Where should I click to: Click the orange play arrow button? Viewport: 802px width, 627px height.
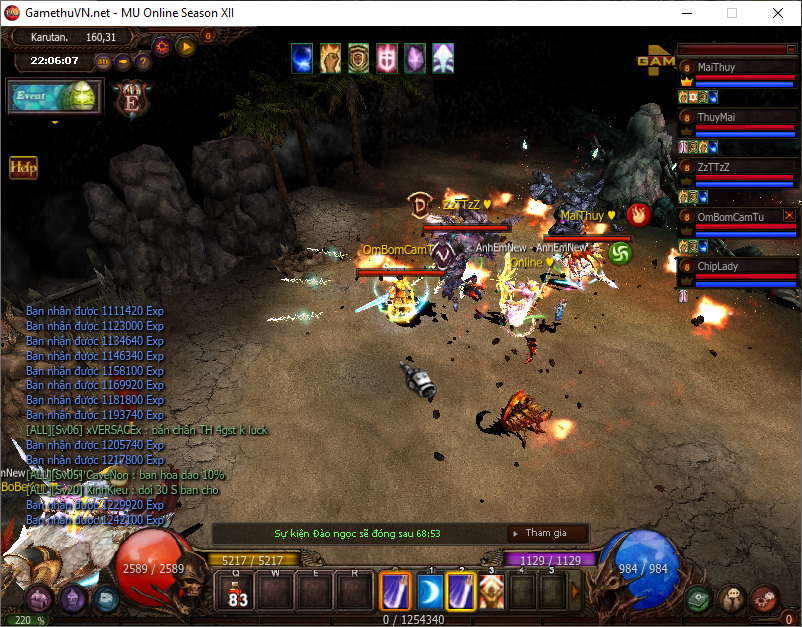[x=186, y=45]
